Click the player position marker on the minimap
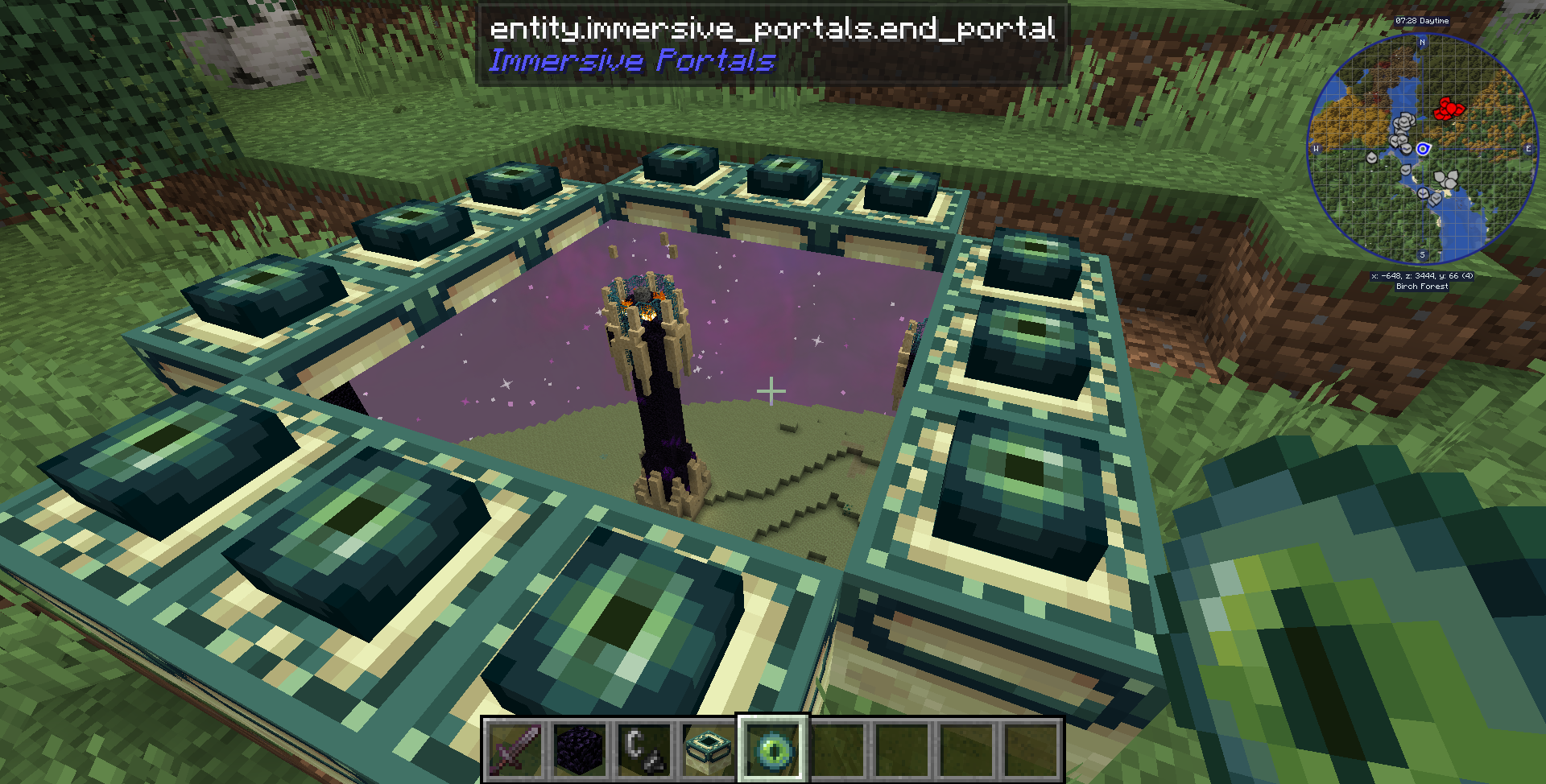Viewport: 1546px width, 784px height. (x=1423, y=150)
